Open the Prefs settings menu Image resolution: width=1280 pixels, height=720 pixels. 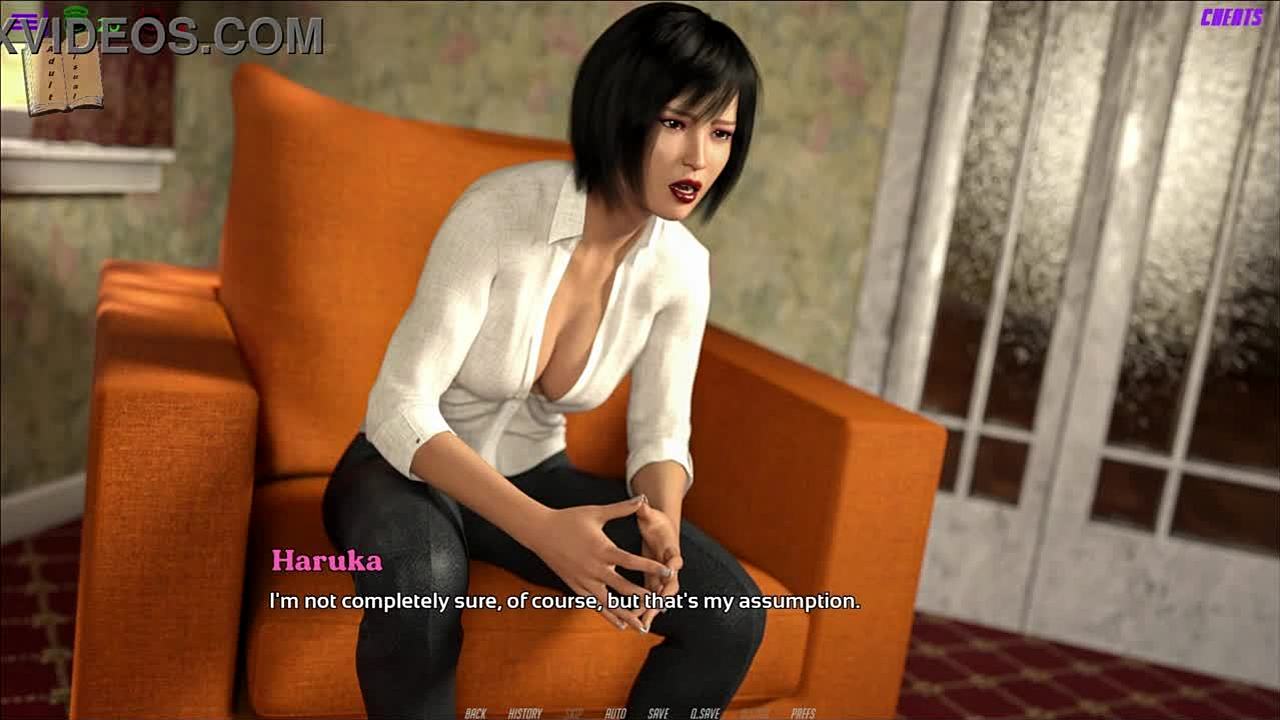(x=803, y=713)
